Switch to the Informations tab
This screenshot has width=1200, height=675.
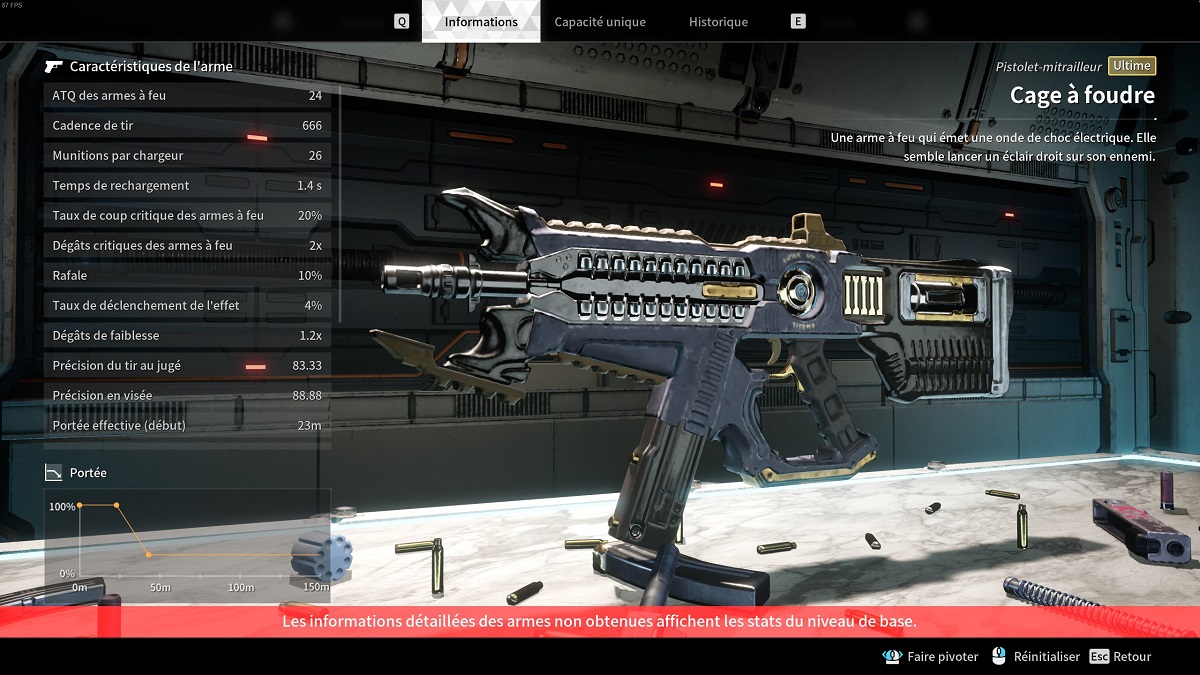481,22
